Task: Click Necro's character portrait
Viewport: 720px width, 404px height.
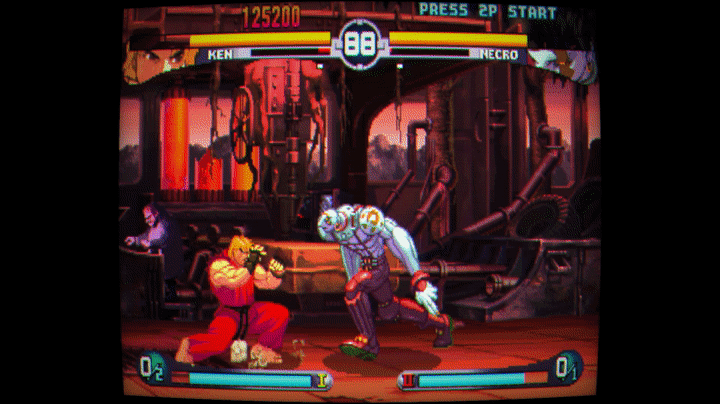Action: [565, 64]
